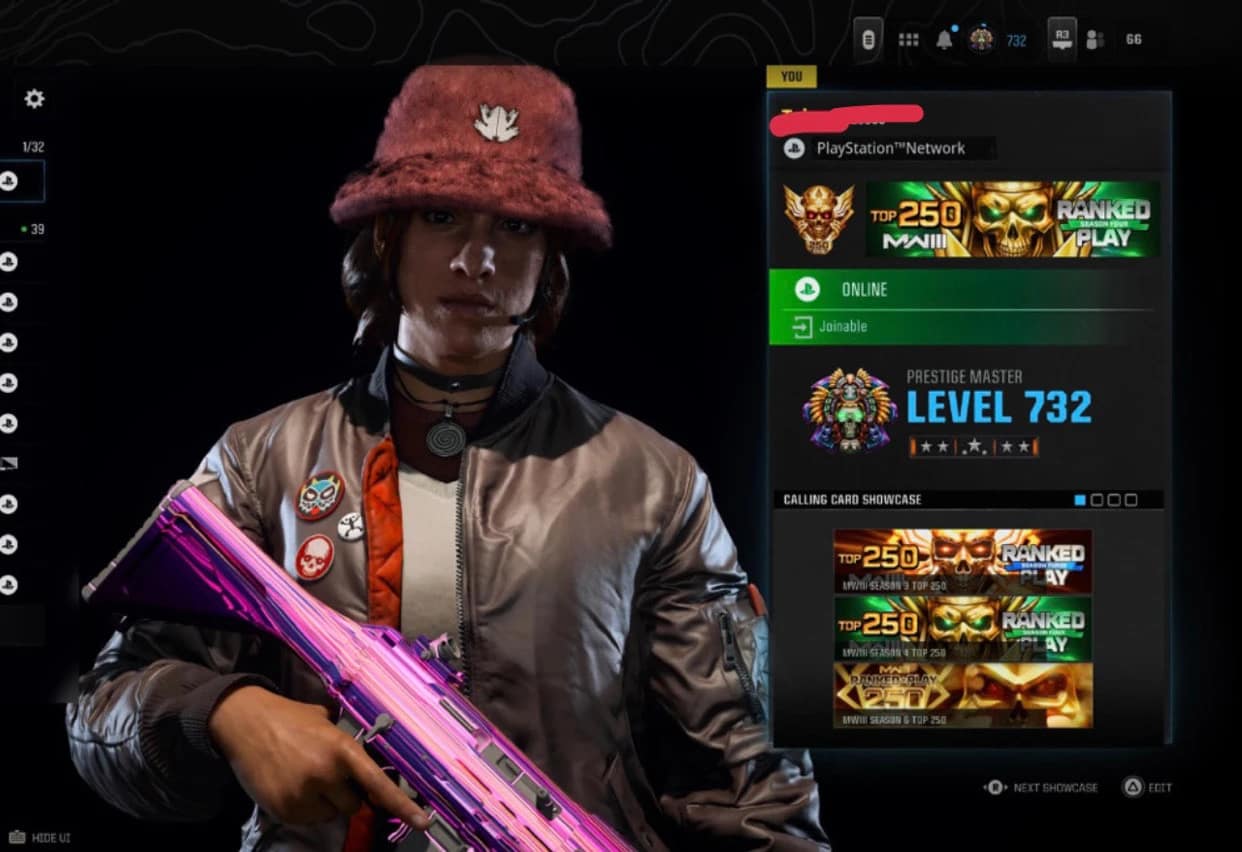Open the notifications bell
This screenshot has width=1242, height=852.
[944, 40]
